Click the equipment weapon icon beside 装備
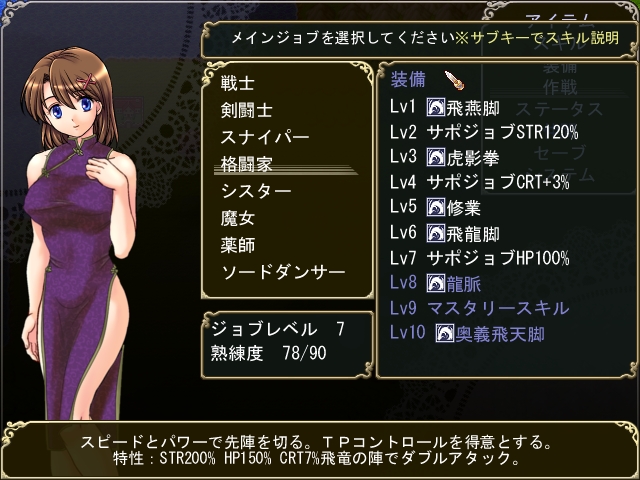The image size is (640, 480). click(x=452, y=80)
